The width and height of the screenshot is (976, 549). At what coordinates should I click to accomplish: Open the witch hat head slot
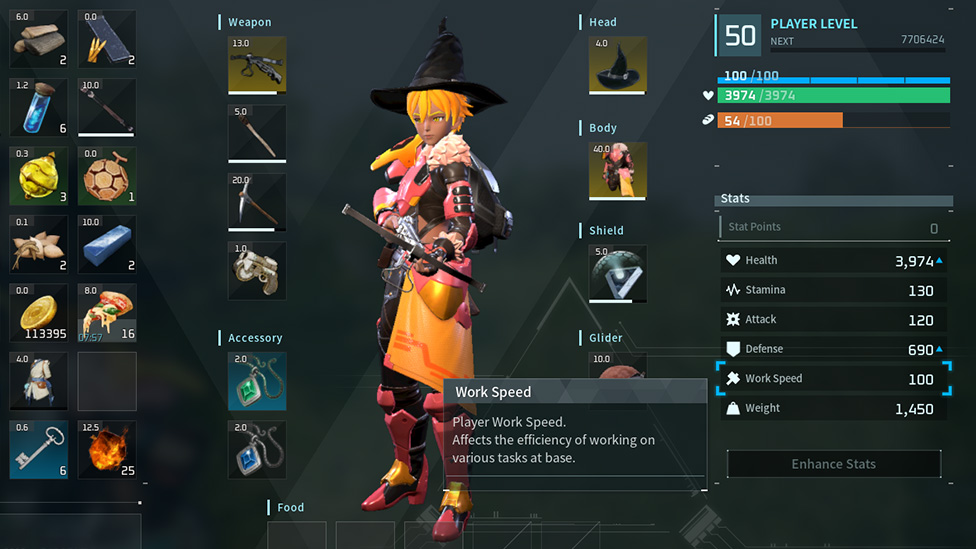click(618, 65)
